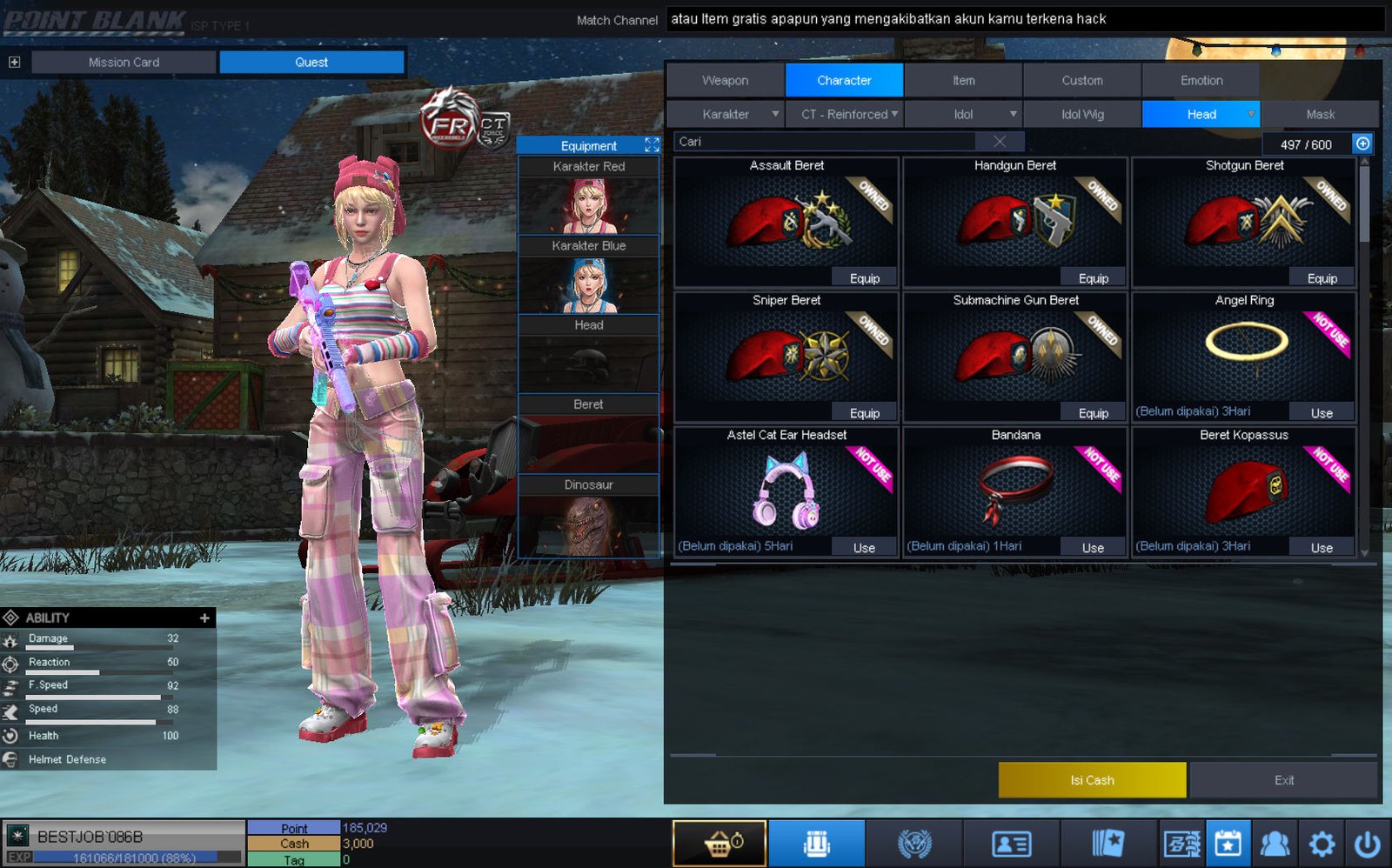The height and width of the screenshot is (868, 1392).
Task: Switch to the Weapon tab
Action: pyautogui.click(x=725, y=80)
